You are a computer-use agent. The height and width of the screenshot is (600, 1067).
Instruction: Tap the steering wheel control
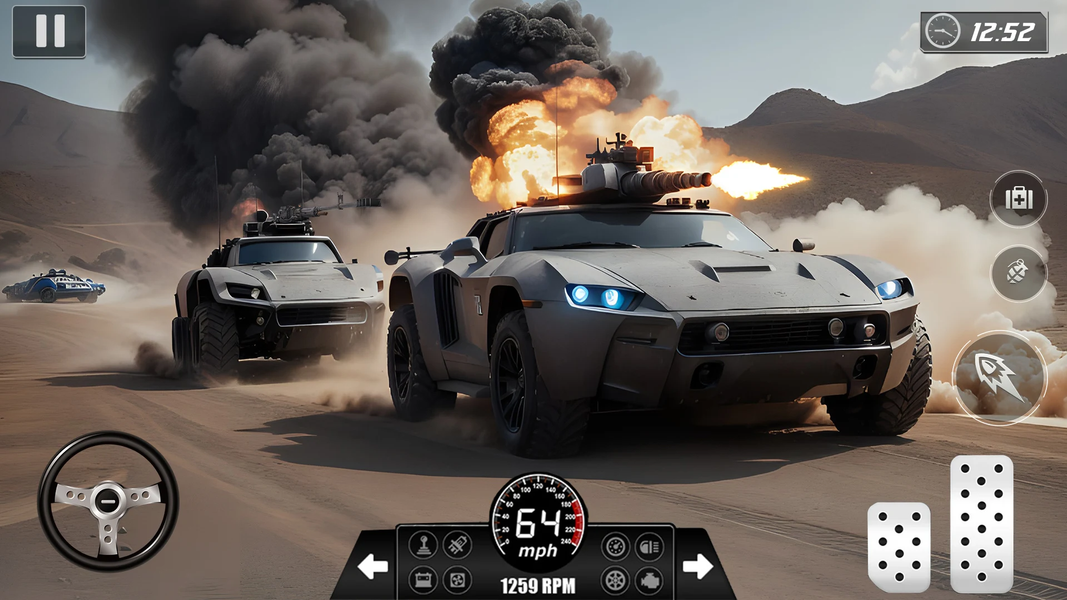108,501
